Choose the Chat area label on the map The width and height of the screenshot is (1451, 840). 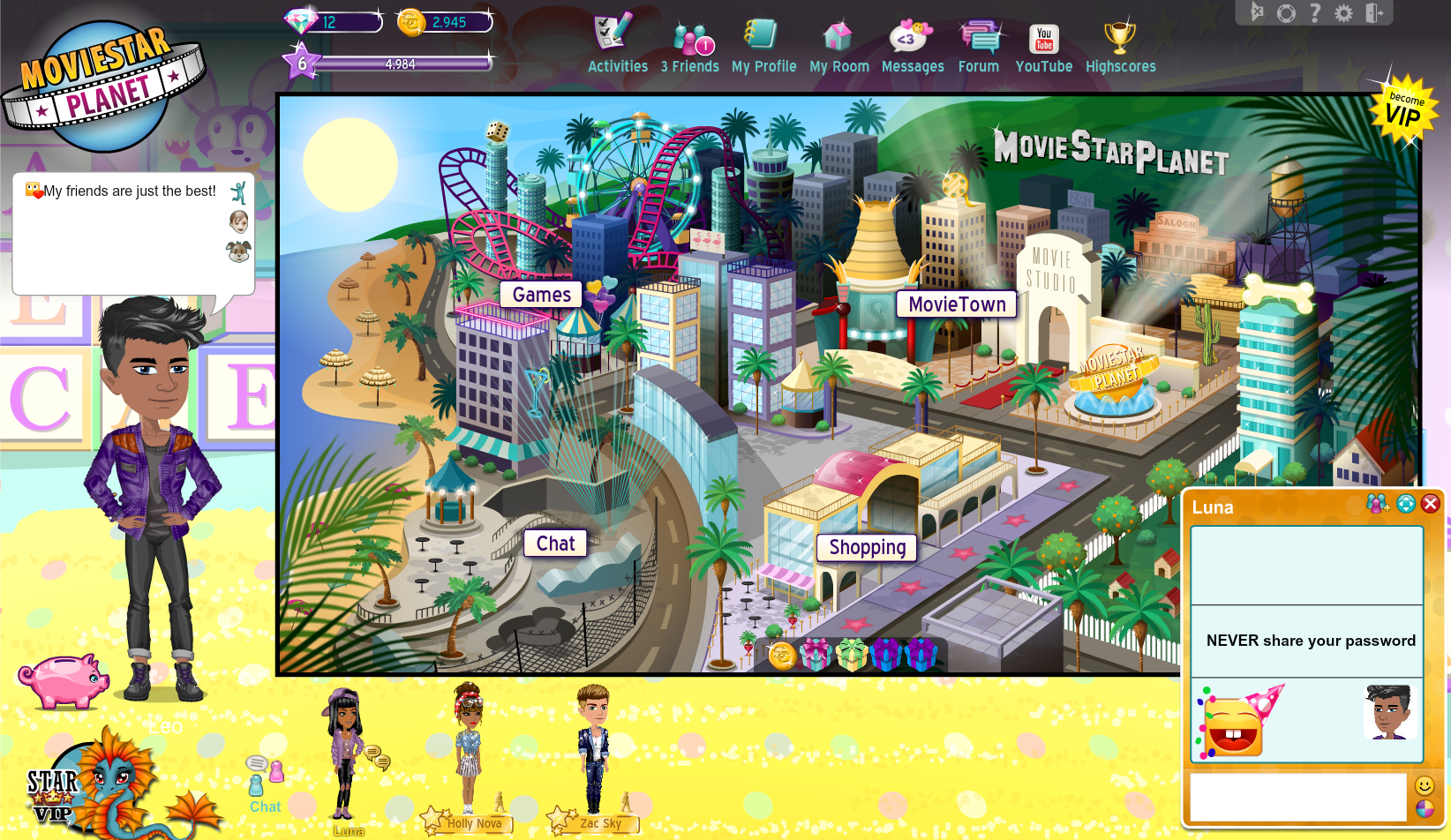(x=555, y=544)
